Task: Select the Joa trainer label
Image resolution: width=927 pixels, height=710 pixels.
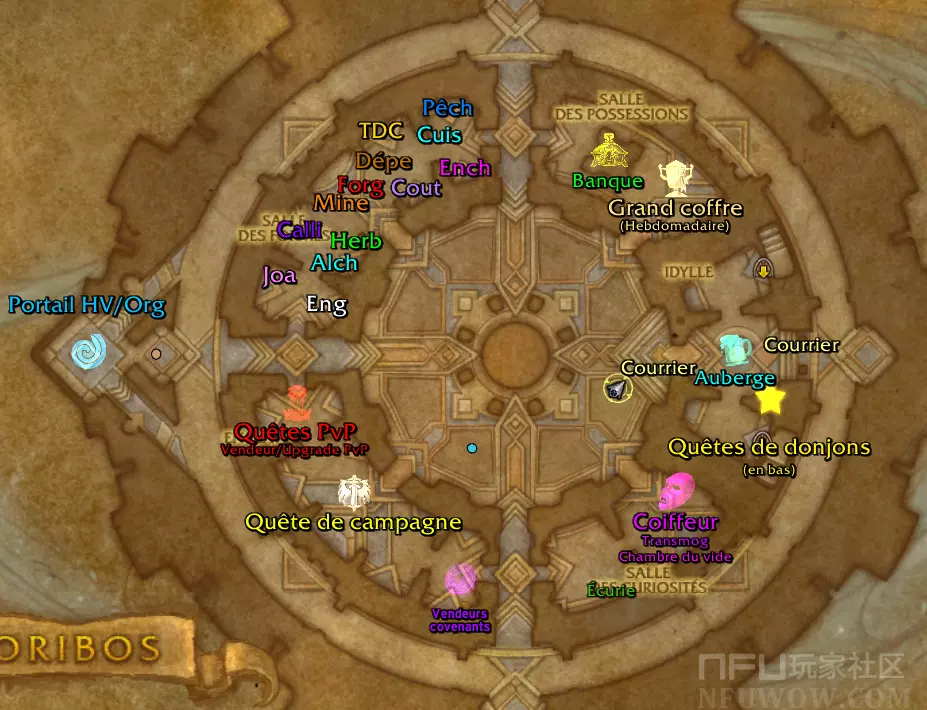Action: [279, 275]
